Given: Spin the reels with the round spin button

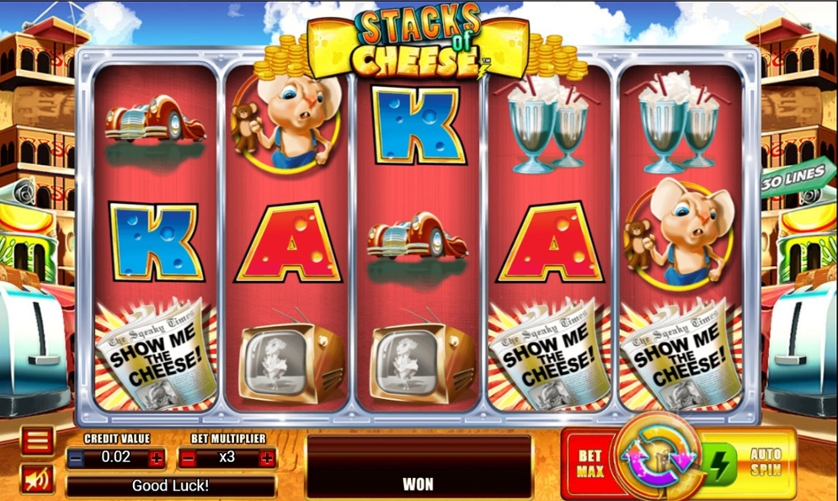Looking at the screenshot, I should tap(657, 461).
